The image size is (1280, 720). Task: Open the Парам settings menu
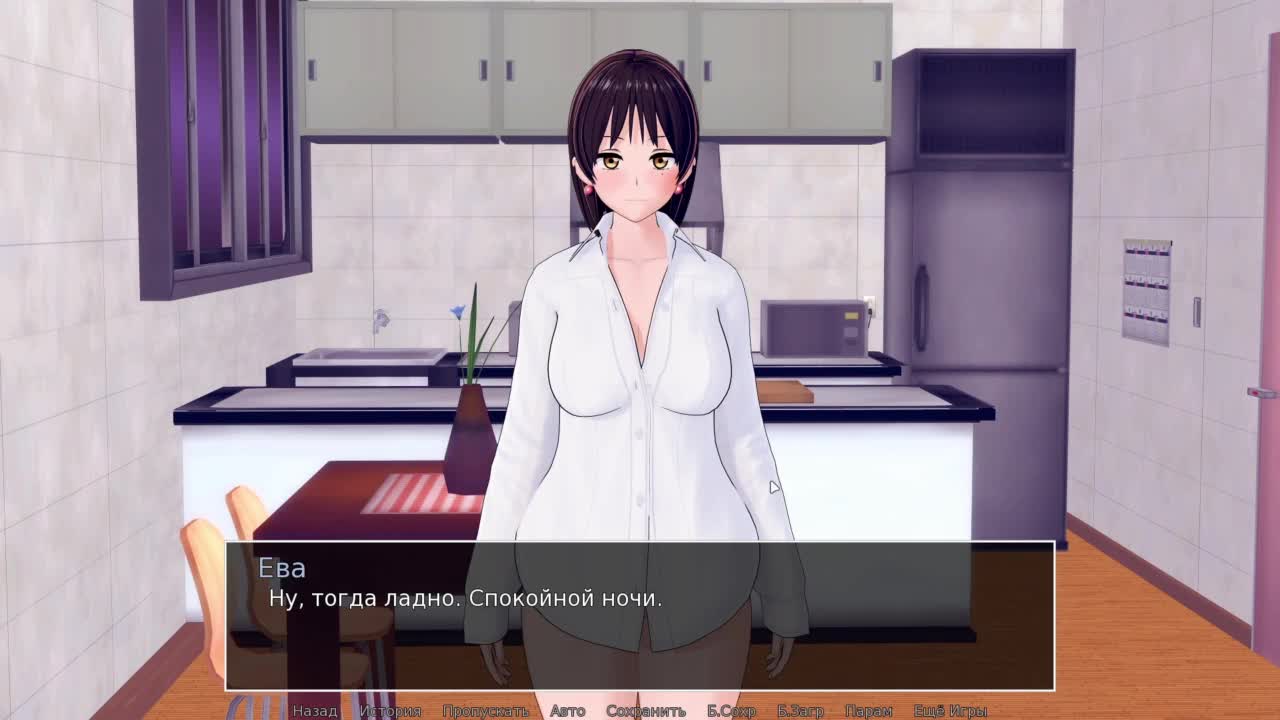[868, 711]
